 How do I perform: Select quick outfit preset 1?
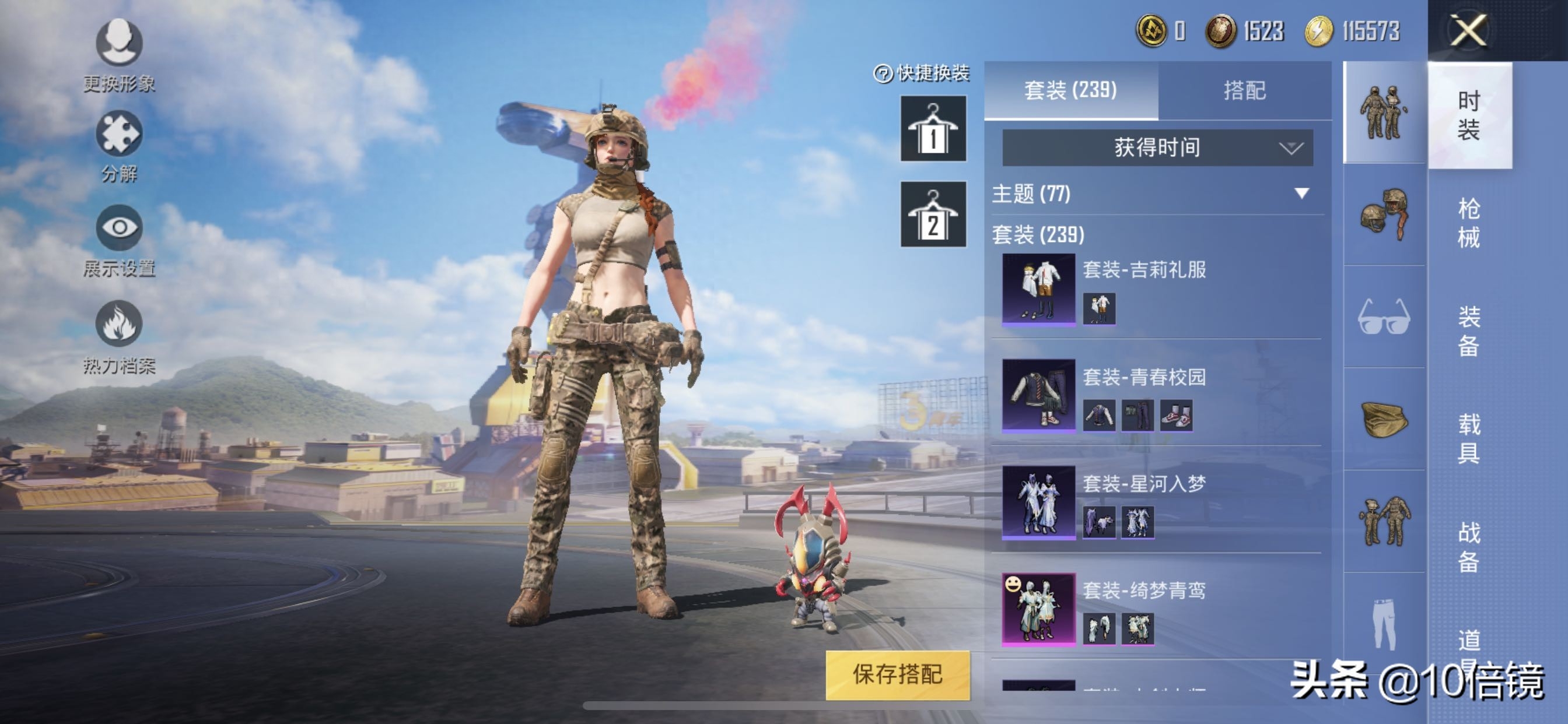[933, 129]
